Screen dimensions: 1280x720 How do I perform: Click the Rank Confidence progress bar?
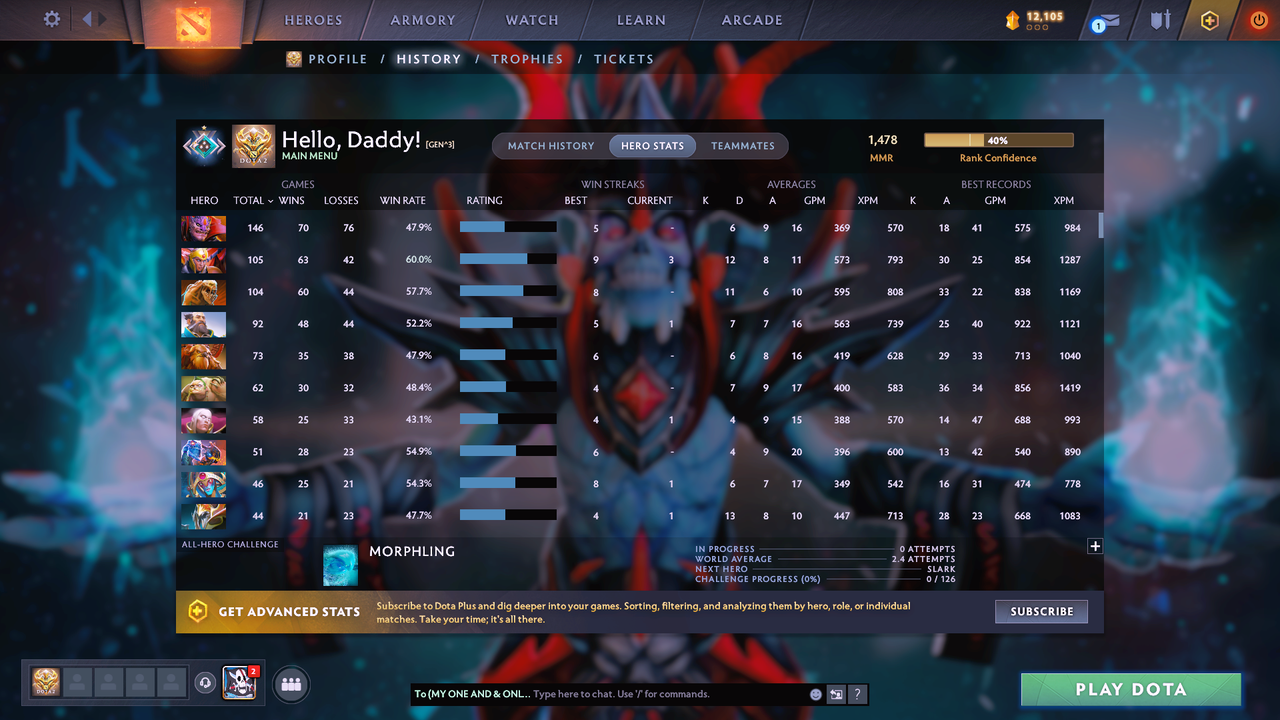tap(998, 139)
